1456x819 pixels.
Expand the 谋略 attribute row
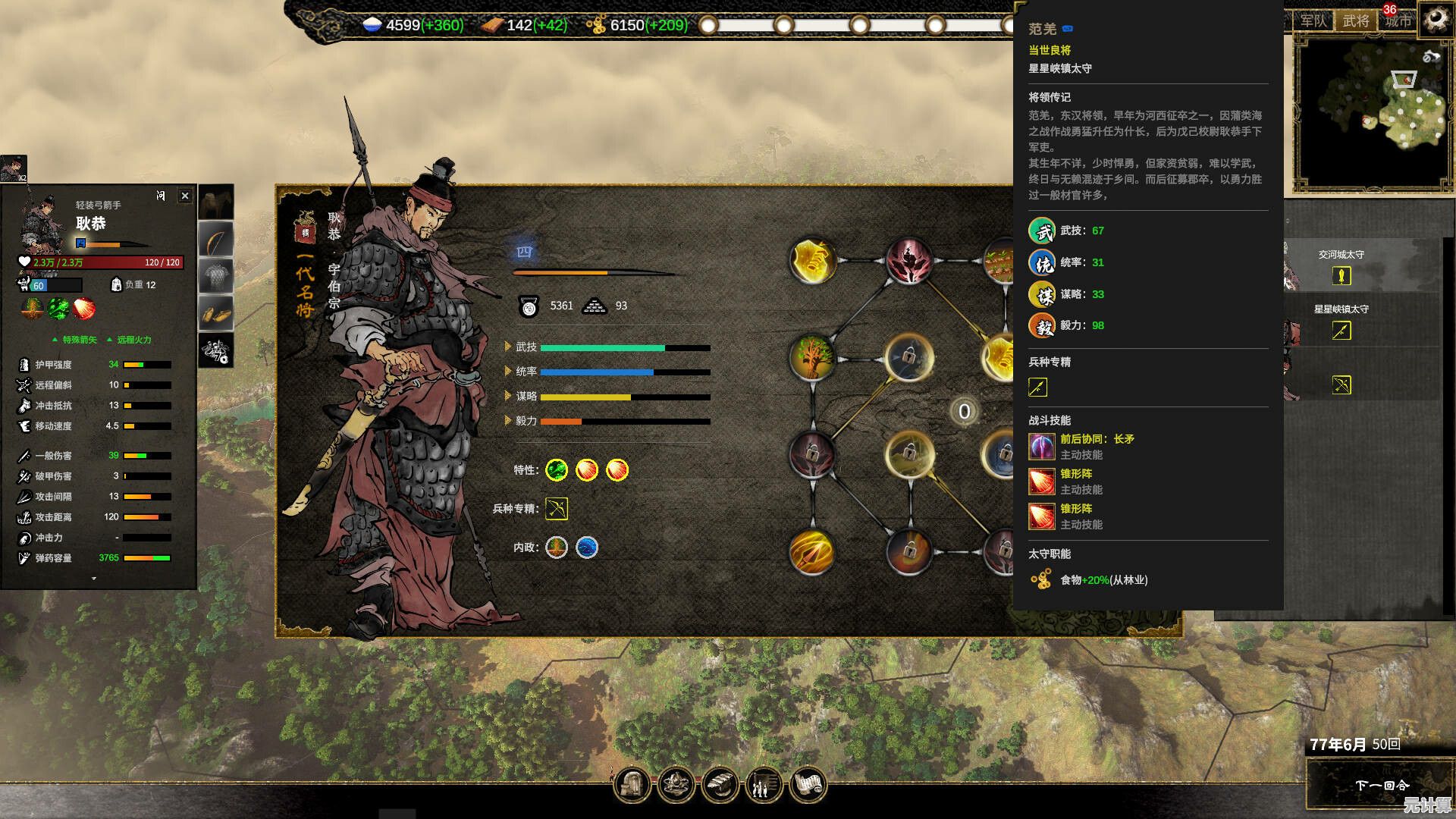click(x=508, y=396)
